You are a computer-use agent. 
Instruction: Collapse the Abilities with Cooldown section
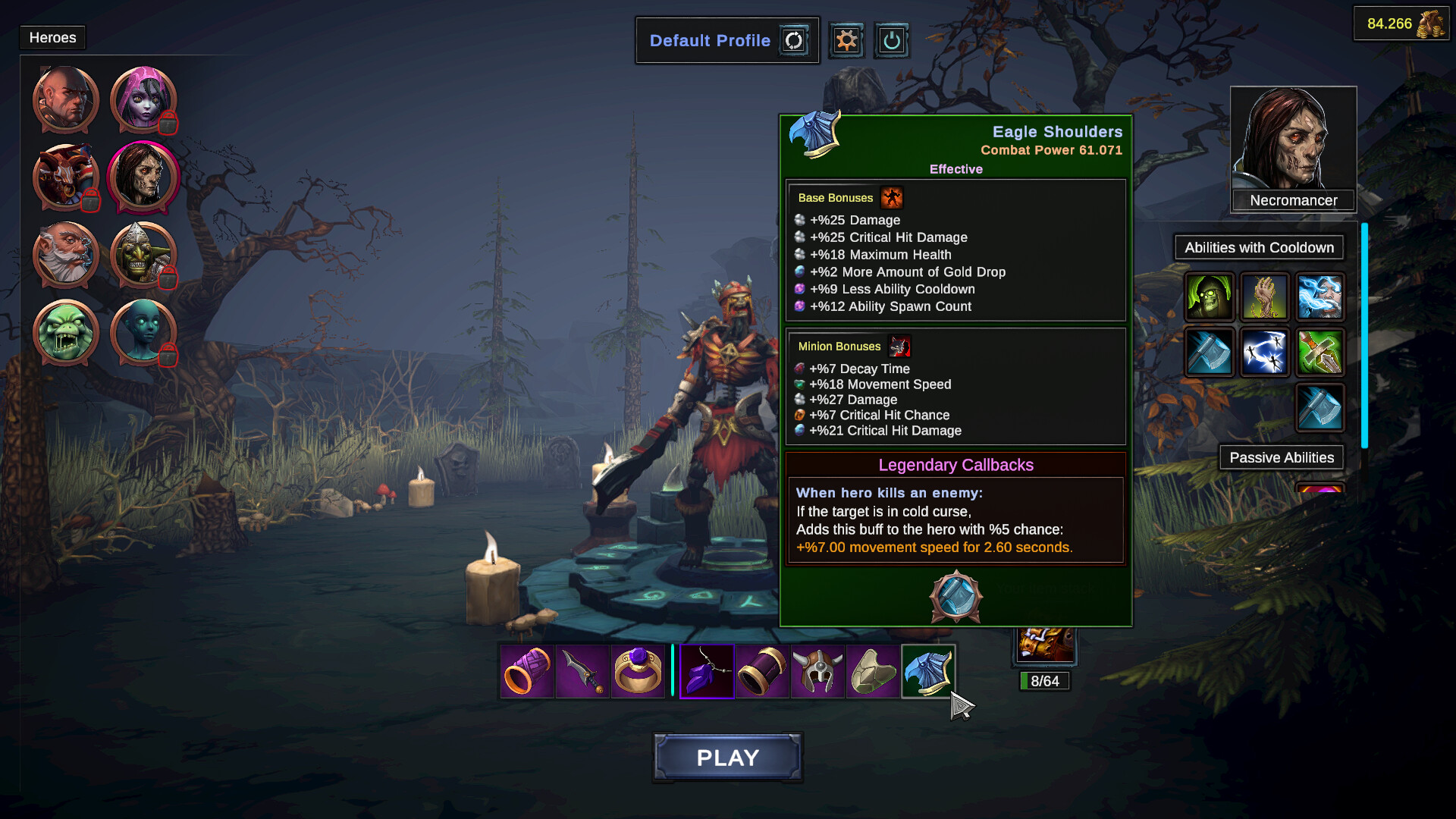[x=1258, y=247]
